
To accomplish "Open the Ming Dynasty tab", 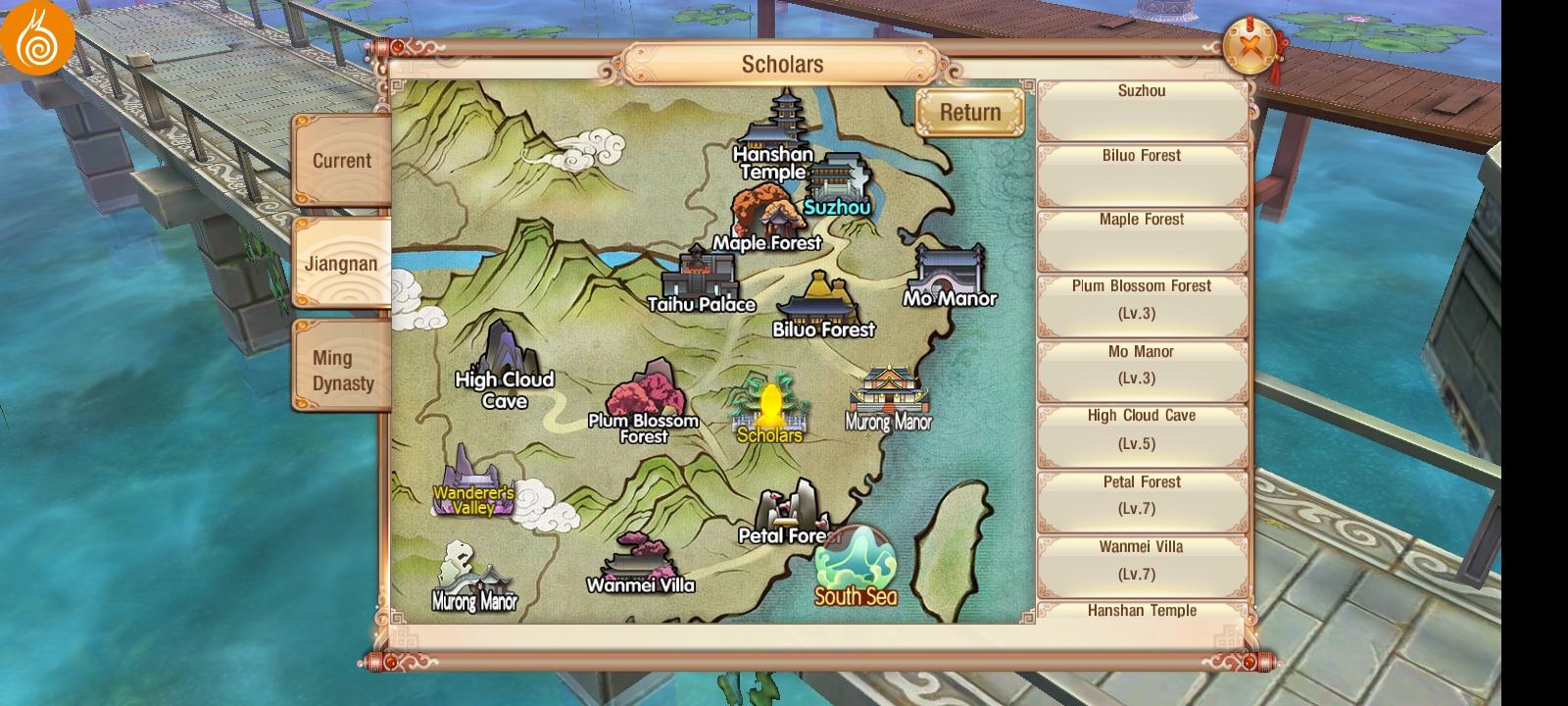I will pos(341,371).
